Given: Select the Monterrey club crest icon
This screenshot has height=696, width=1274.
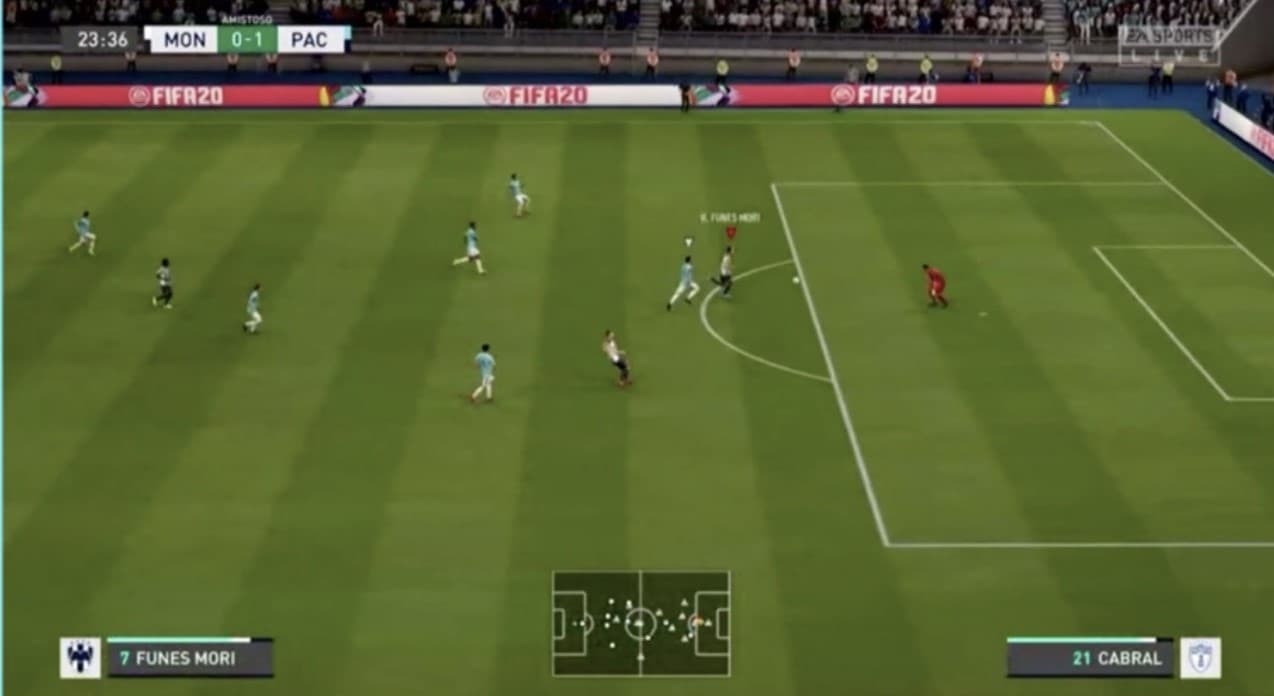Looking at the screenshot, I should pos(80,658).
